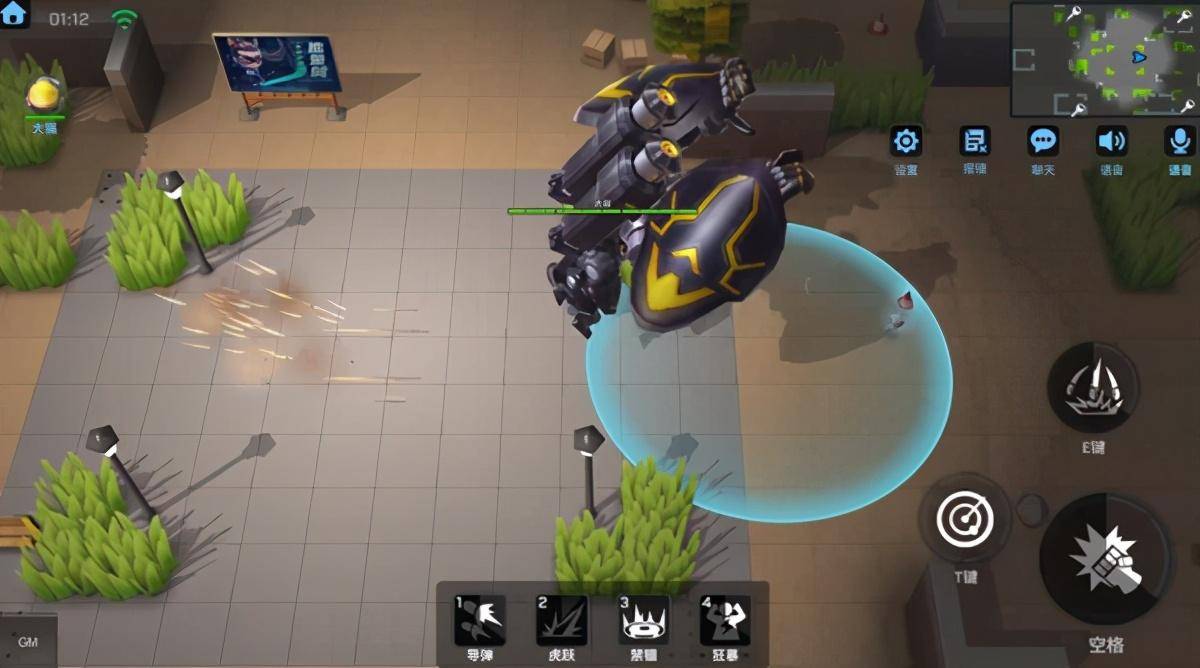Screen dimensions: 1200x668
Task: Open the GM button panel
Action: [28, 642]
